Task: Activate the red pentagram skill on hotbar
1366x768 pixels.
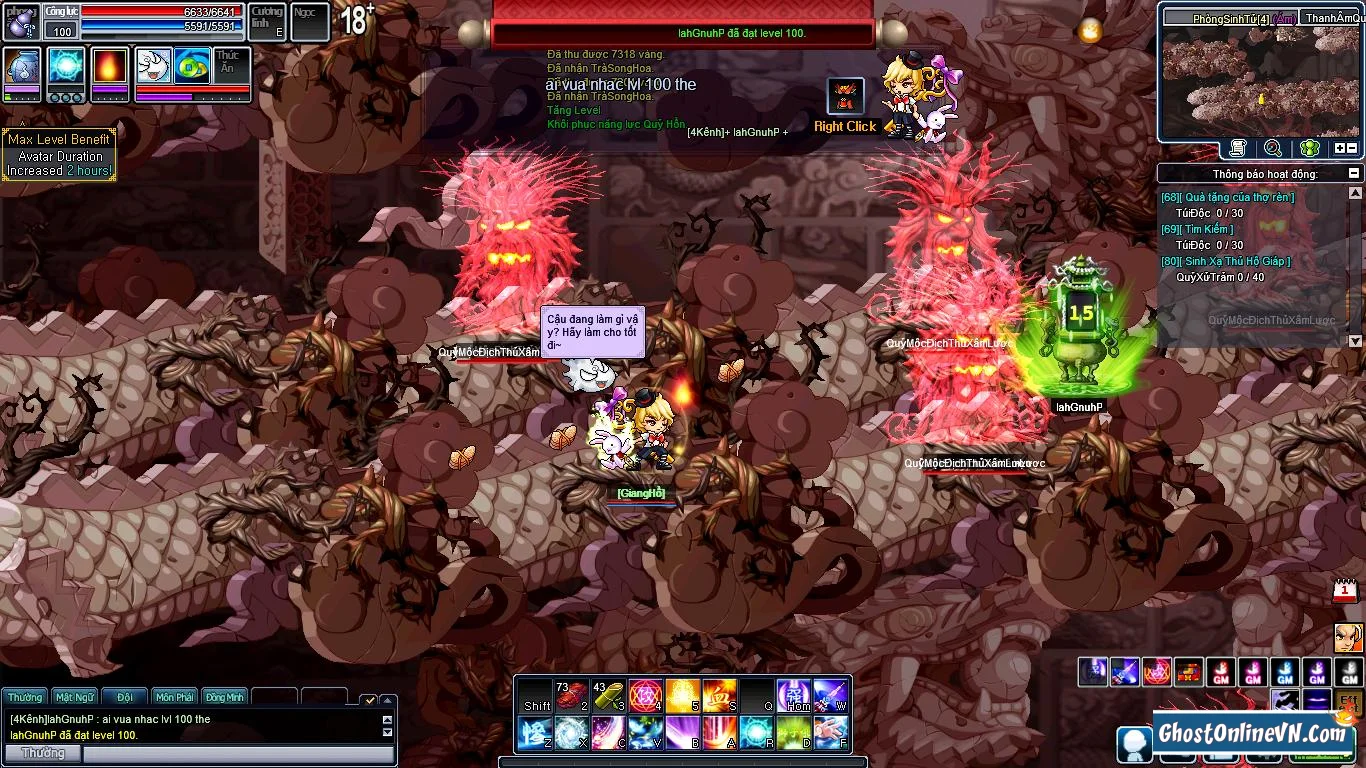Action: [x=644, y=696]
